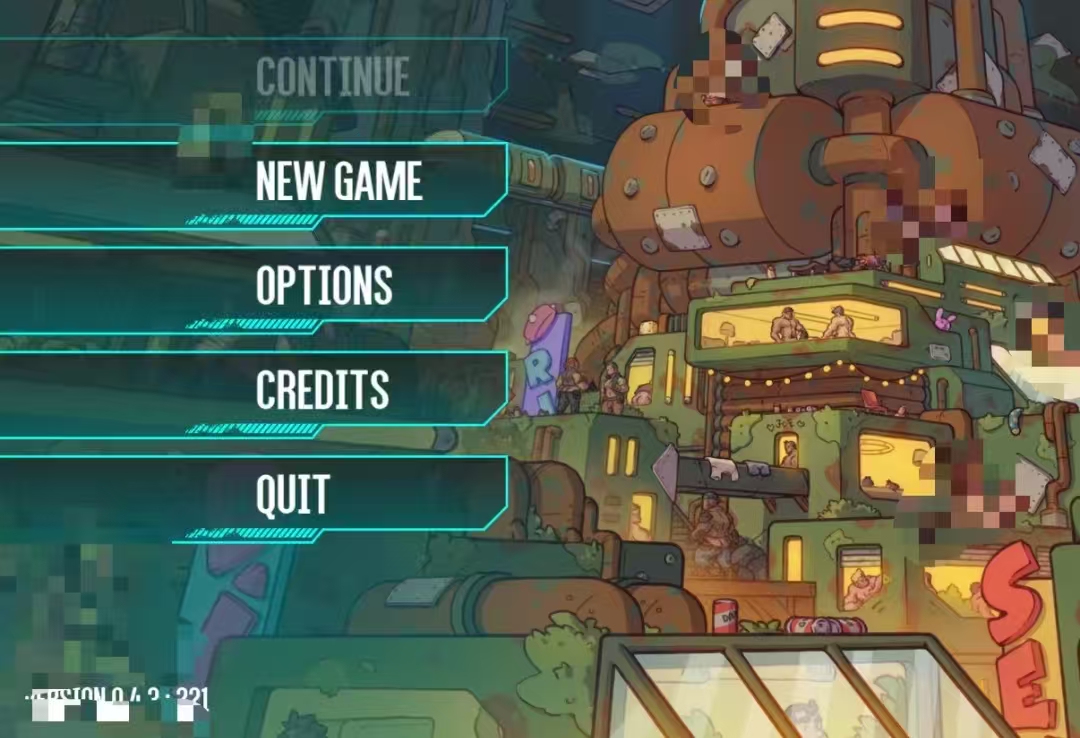The image size is (1080, 738).
Task: Select the Continue menu entry
Action: click(x=332, y=78)
